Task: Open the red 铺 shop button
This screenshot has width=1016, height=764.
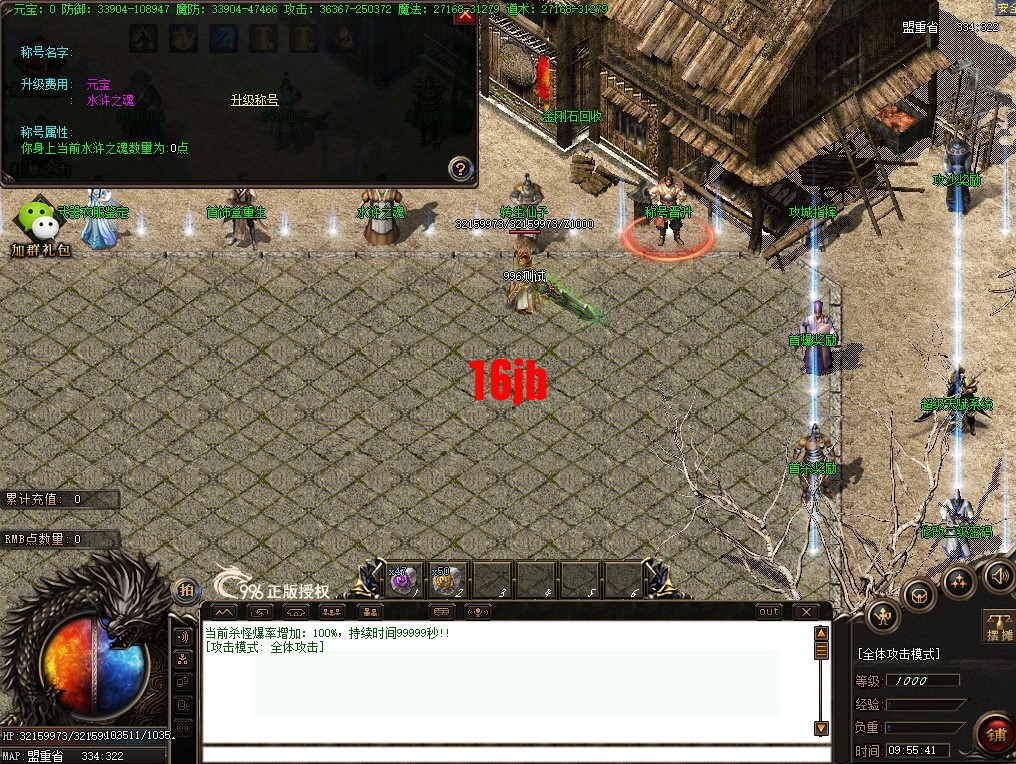Action: tap(994, 735)
